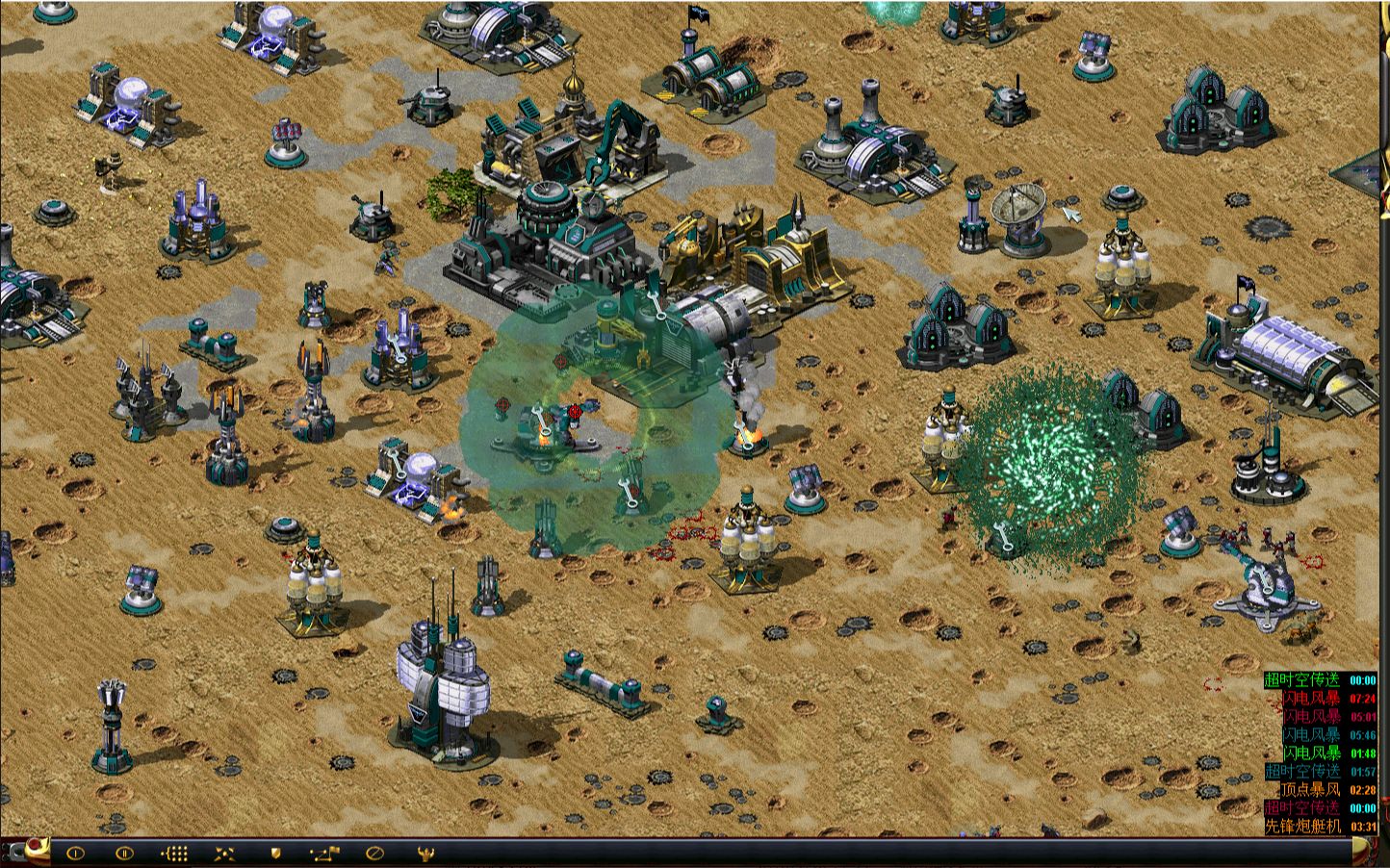Issue the stop command with the slashed circle
This screenshot has height=868, width=1390.
pos(375,853)
